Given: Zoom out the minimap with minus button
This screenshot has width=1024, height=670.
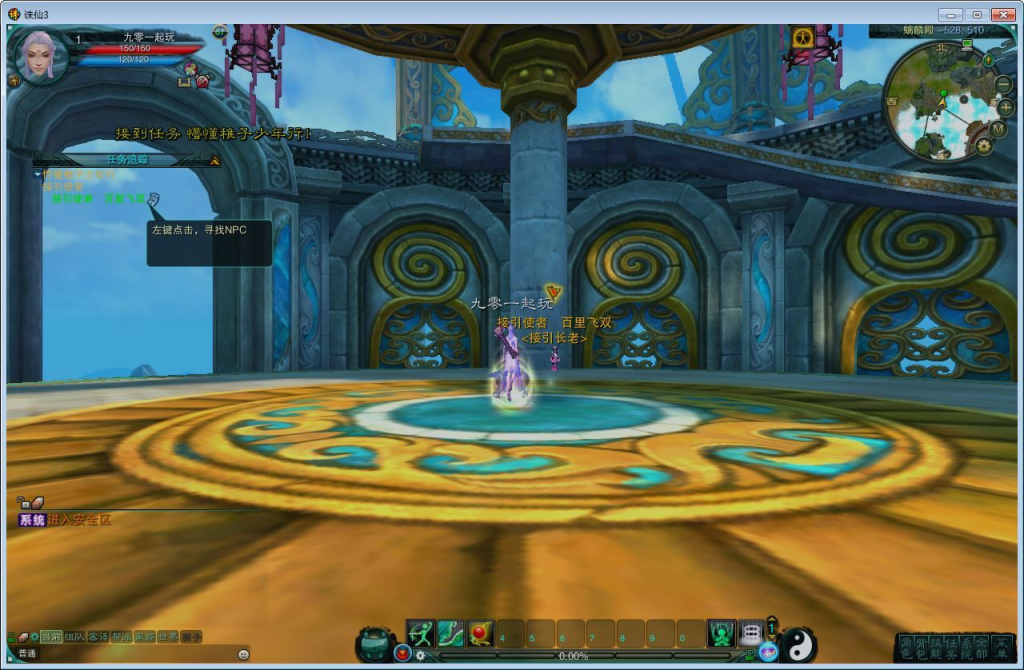Looking at the screenshot, I should click(1003, 86).
